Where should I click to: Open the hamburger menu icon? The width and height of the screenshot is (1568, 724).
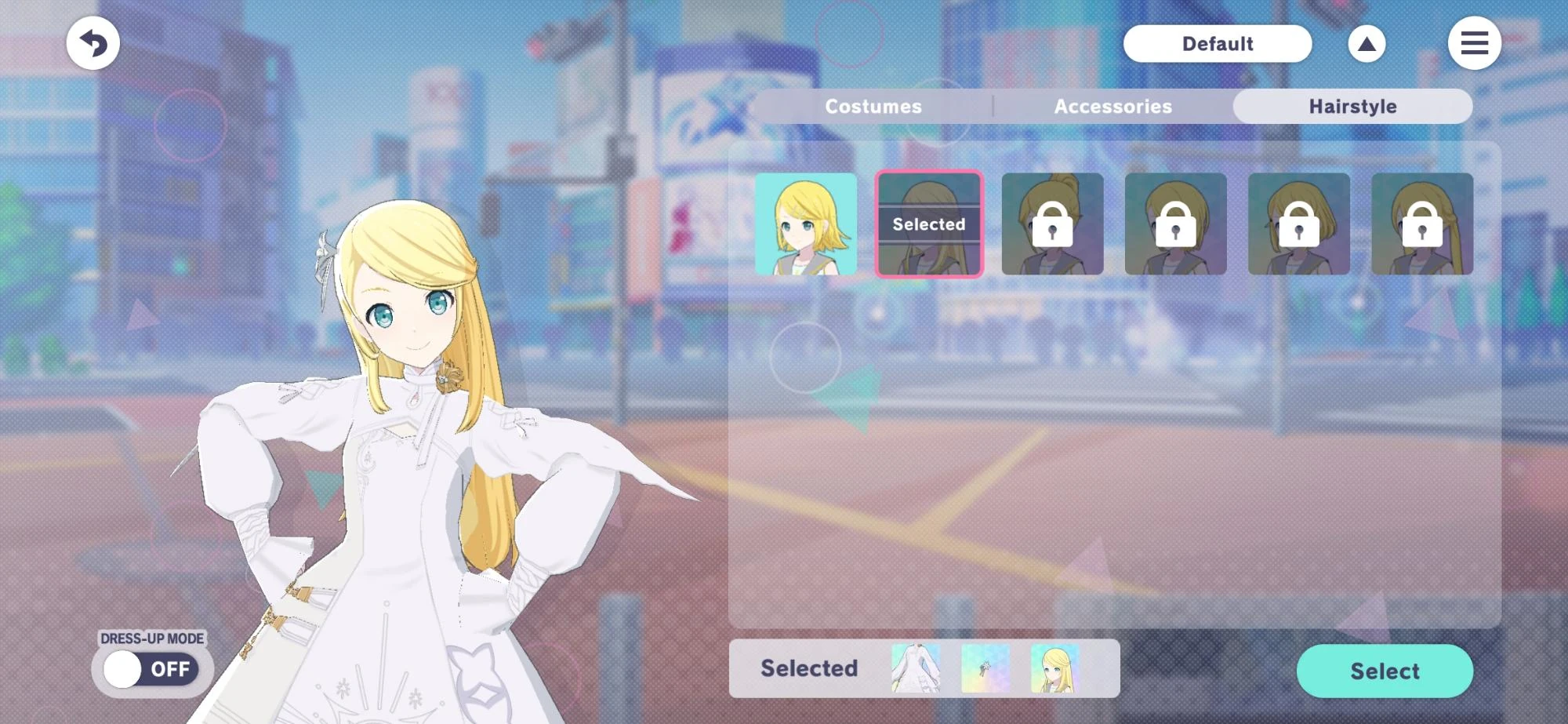[x=1475, y=43]
